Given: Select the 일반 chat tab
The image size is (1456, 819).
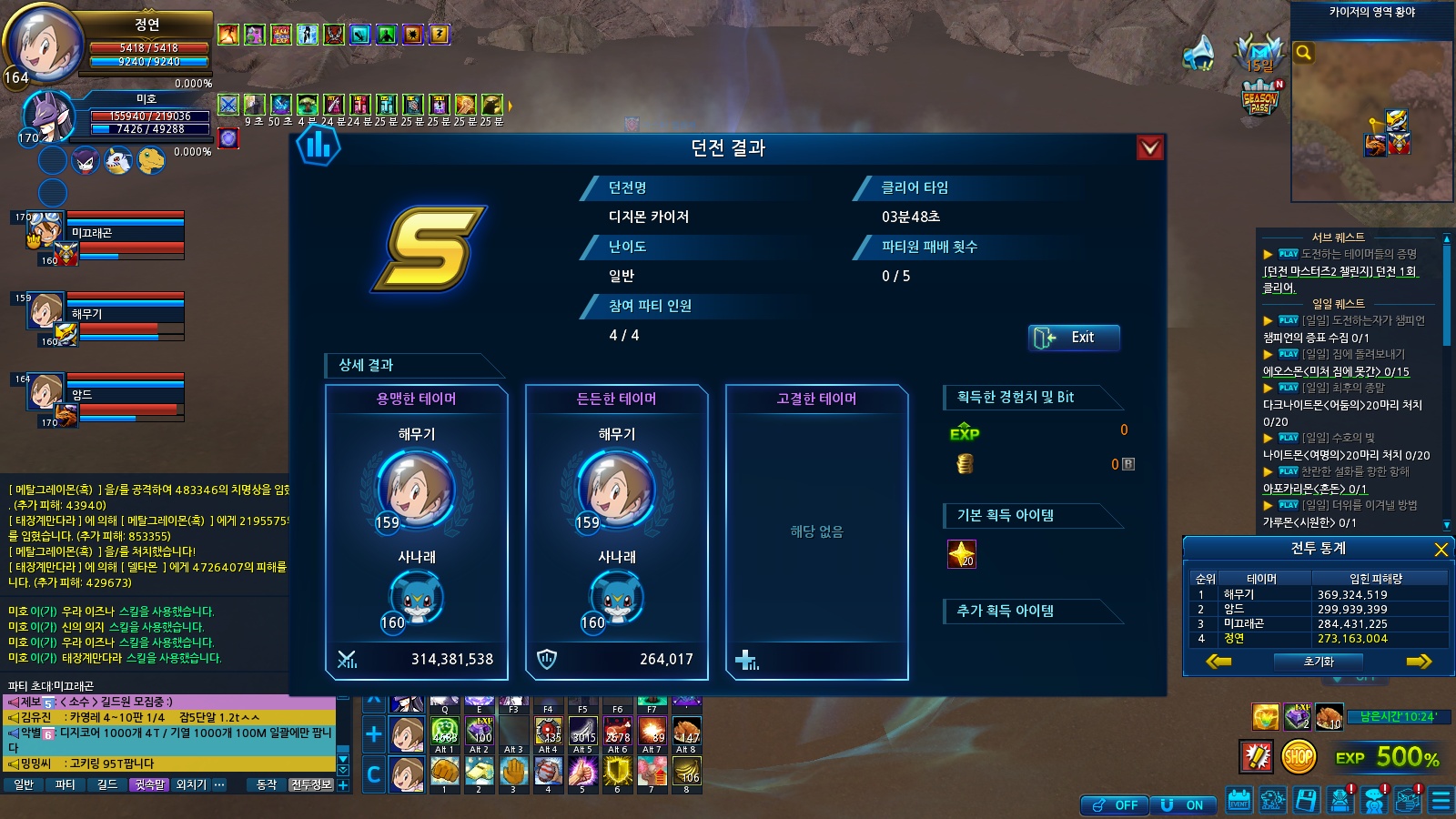Looking at the screenshot, I should click(x=24, y=784).
